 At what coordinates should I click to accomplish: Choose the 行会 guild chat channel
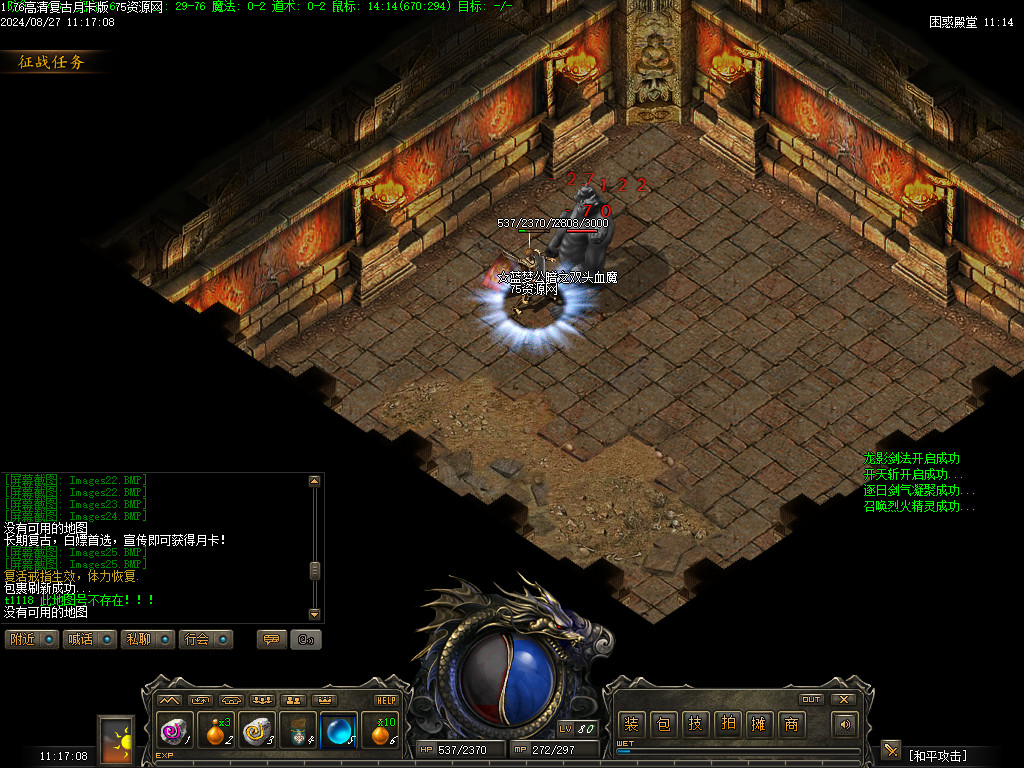pyautogui.click(x=205, y=639)
